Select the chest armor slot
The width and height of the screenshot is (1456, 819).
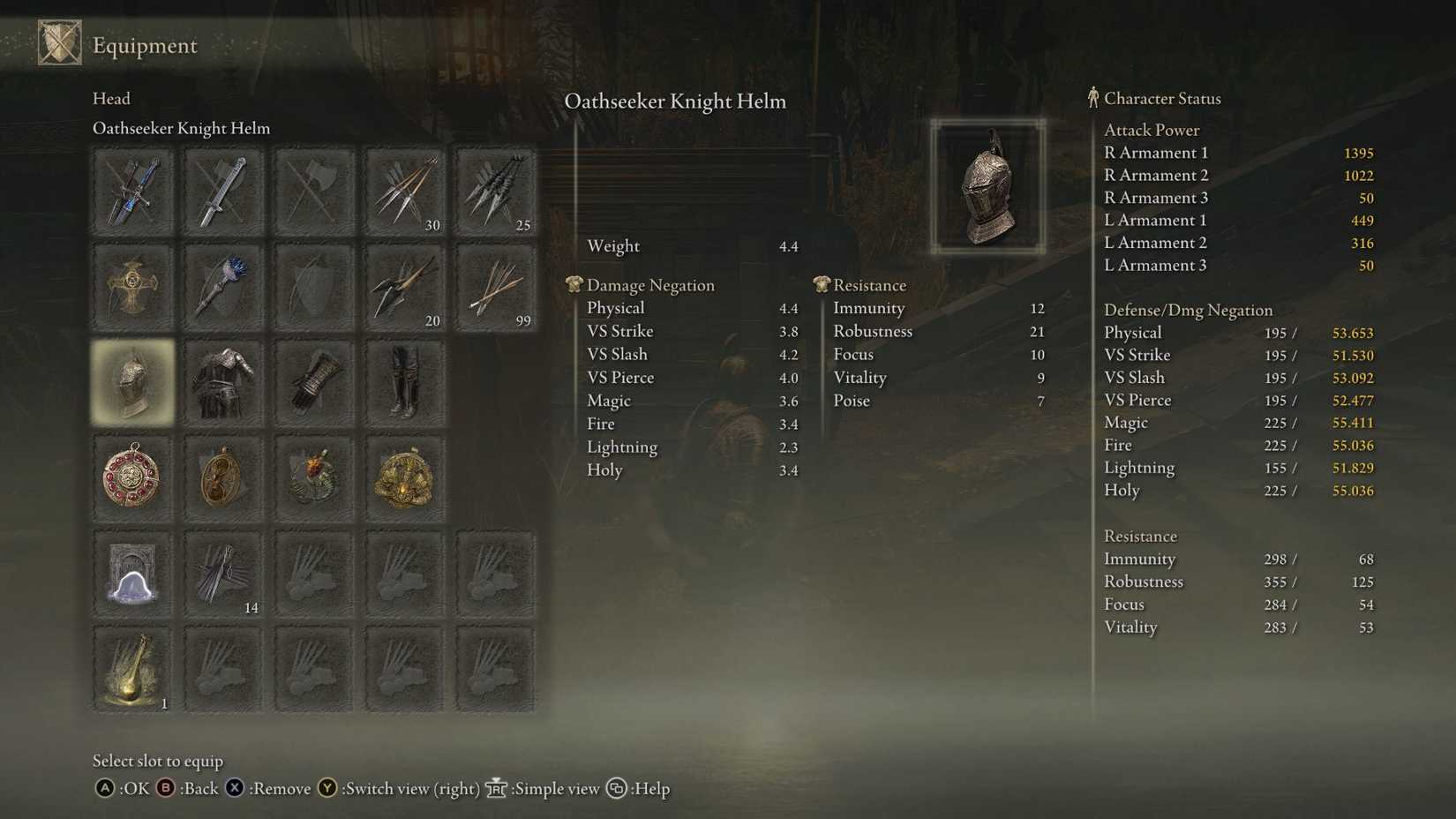223,382
